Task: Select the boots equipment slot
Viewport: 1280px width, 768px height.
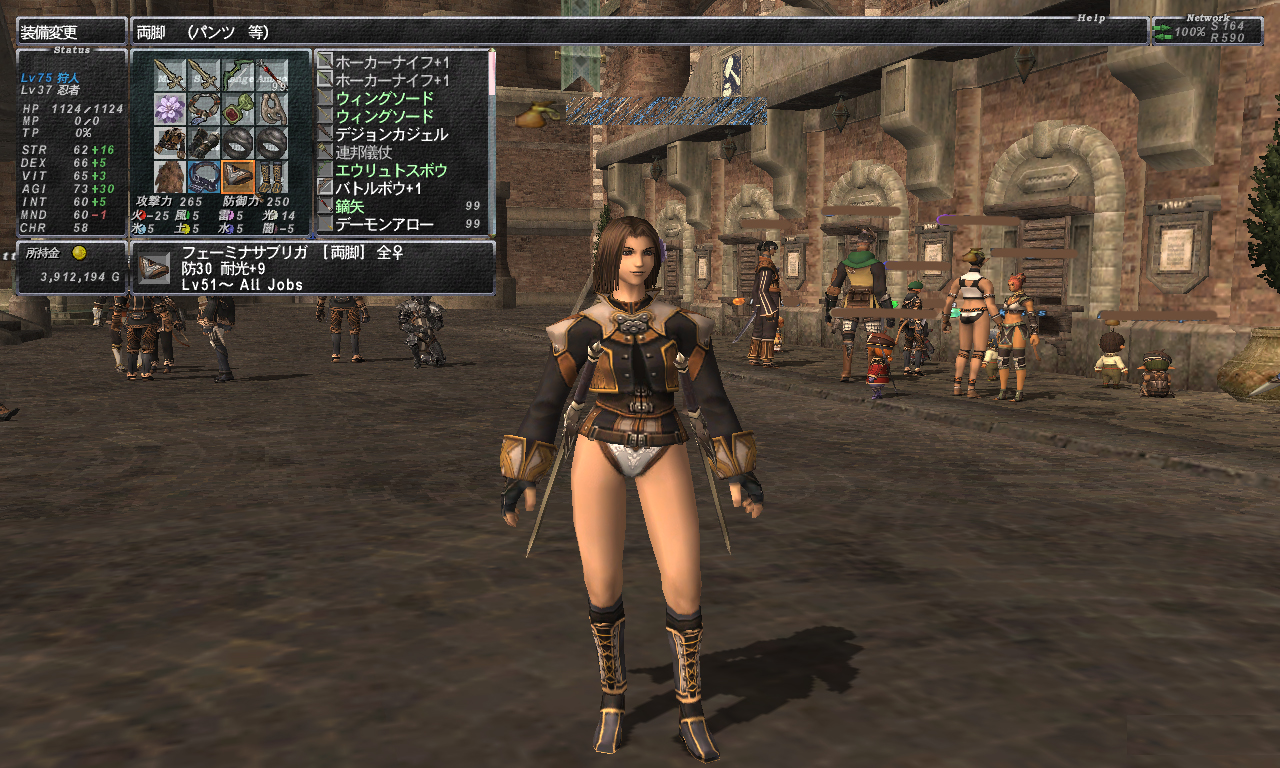Action: point(271,177)
